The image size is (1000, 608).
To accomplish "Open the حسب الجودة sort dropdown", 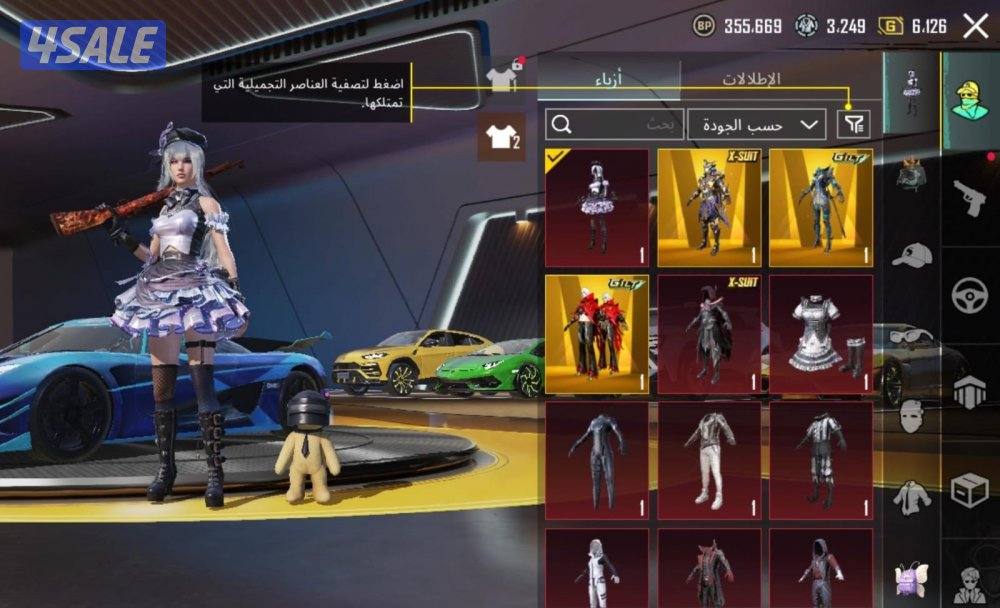I will click(756, 124).
